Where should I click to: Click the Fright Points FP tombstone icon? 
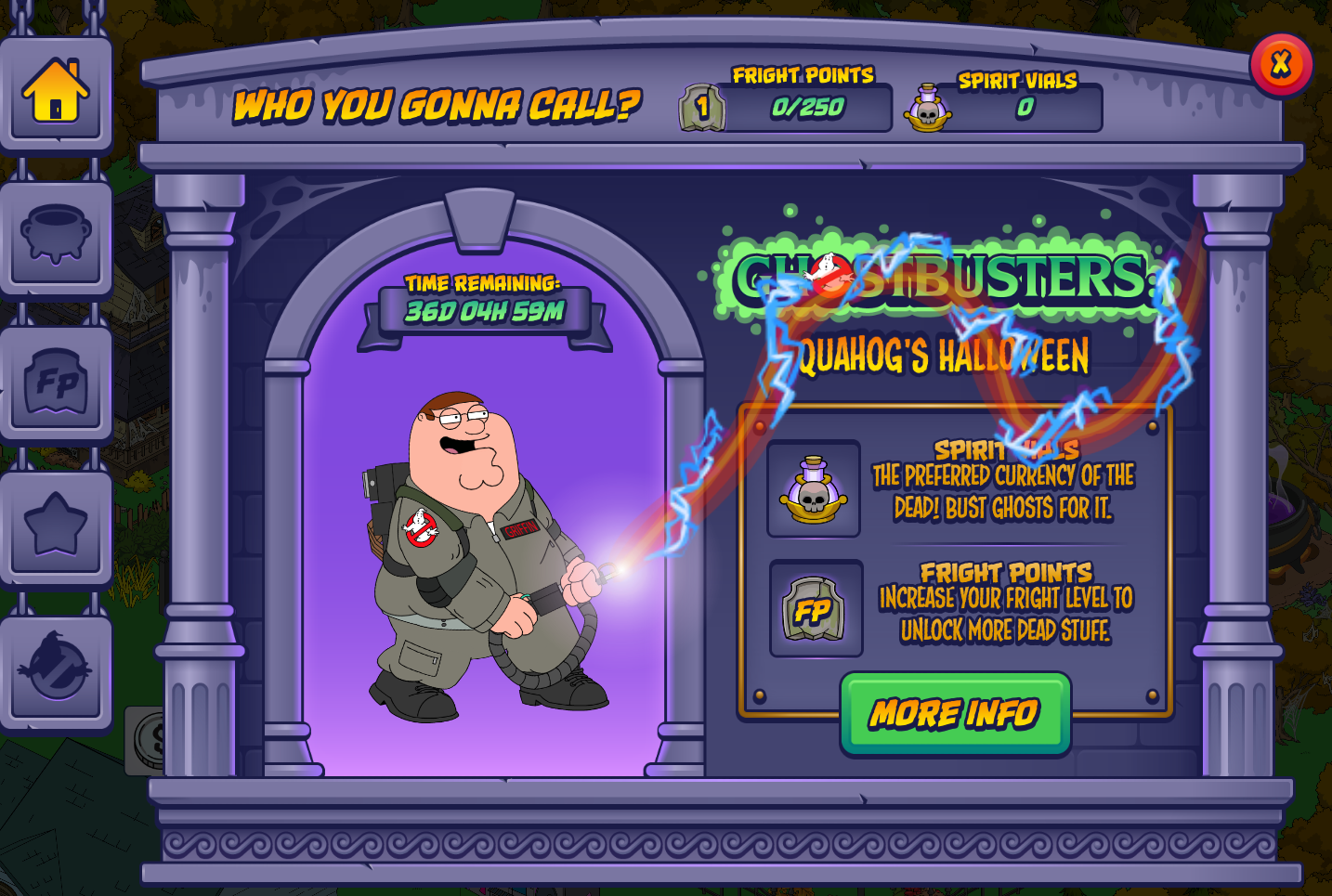click(816, 609)
